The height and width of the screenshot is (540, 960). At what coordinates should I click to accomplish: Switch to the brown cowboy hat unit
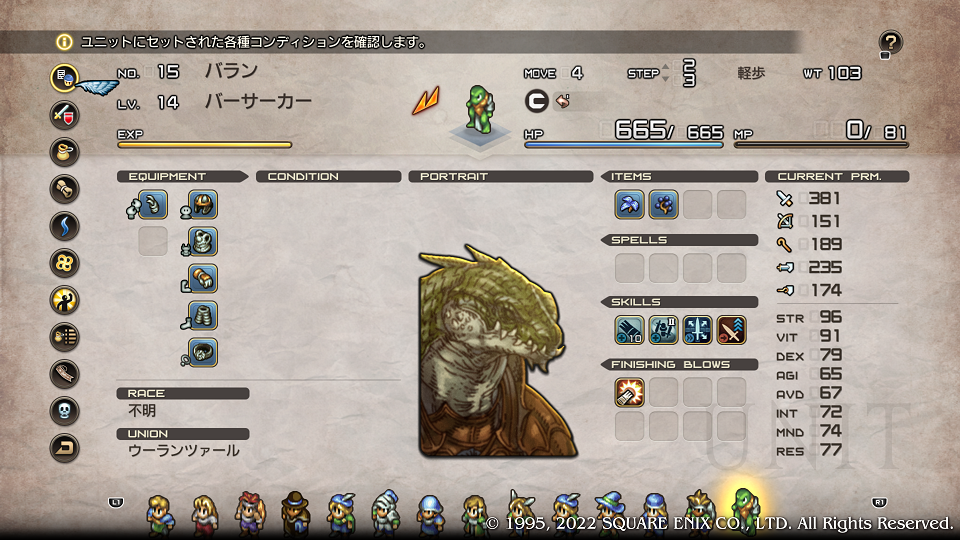pos(295,512)
